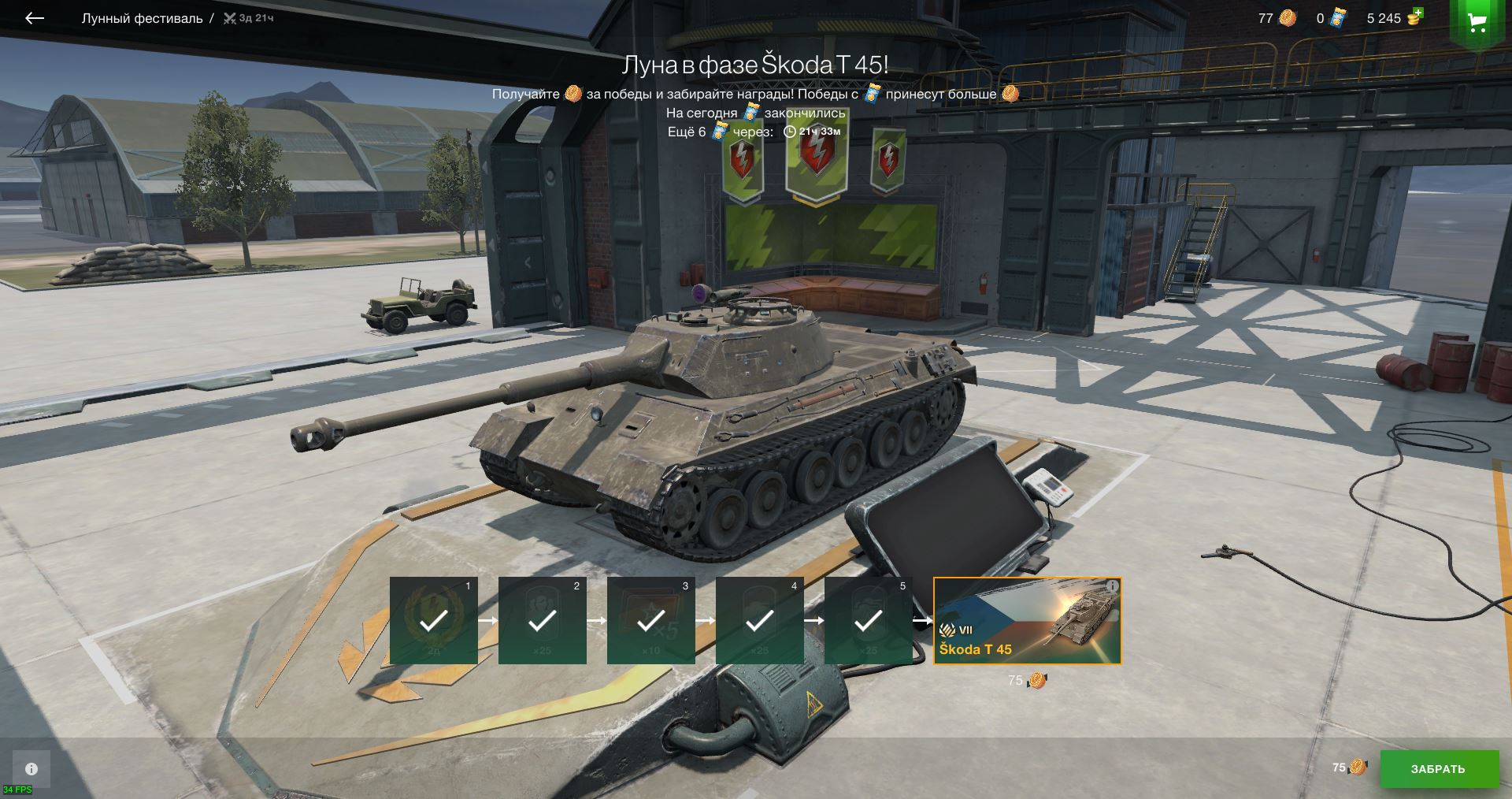Select the Škoda T 45 reward tile

(x=1026, y=621)
